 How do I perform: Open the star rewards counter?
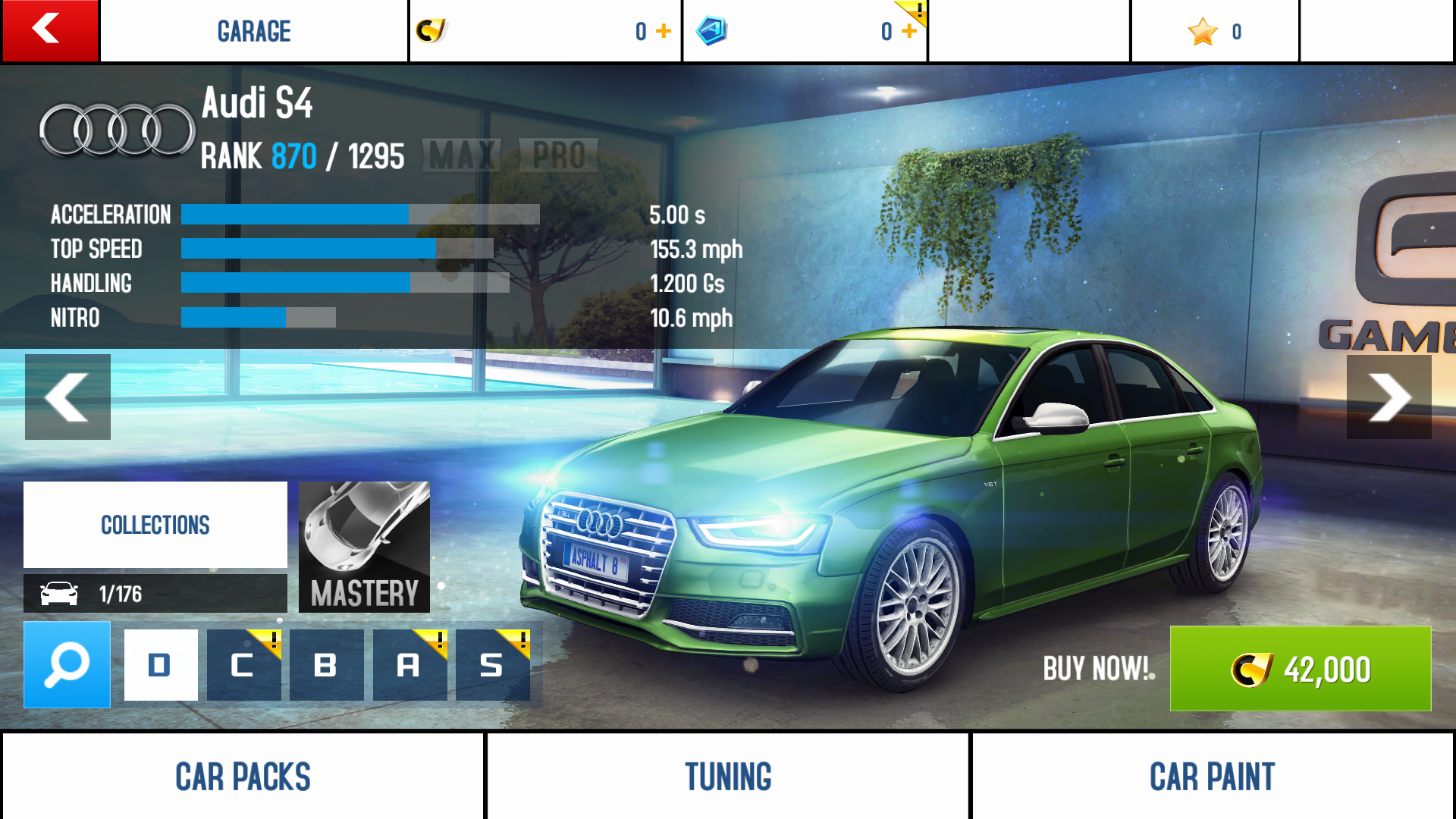1215,31
